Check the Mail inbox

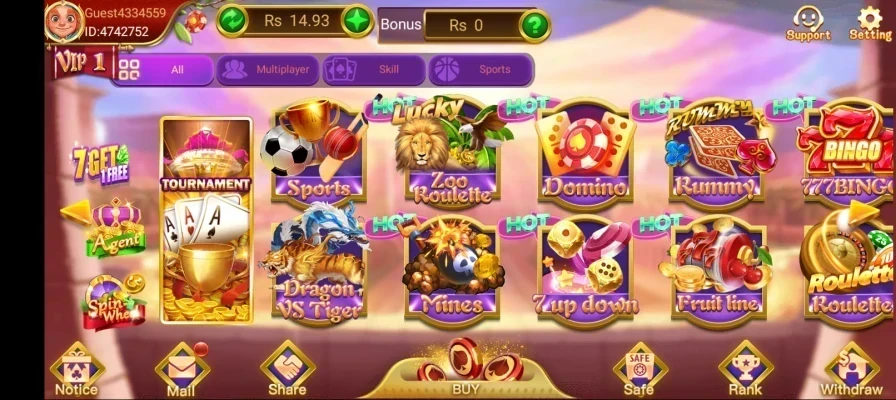[x=181, y=372]
